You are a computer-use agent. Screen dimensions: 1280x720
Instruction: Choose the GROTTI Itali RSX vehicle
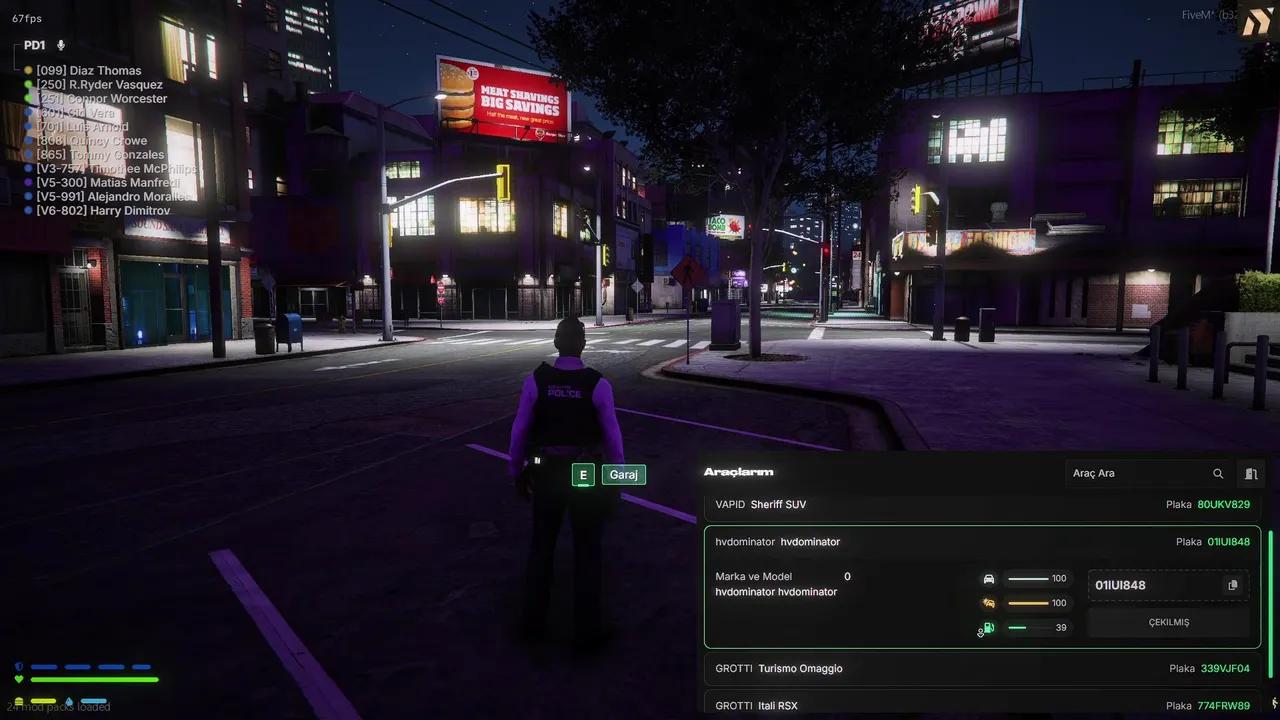(982, 705)
